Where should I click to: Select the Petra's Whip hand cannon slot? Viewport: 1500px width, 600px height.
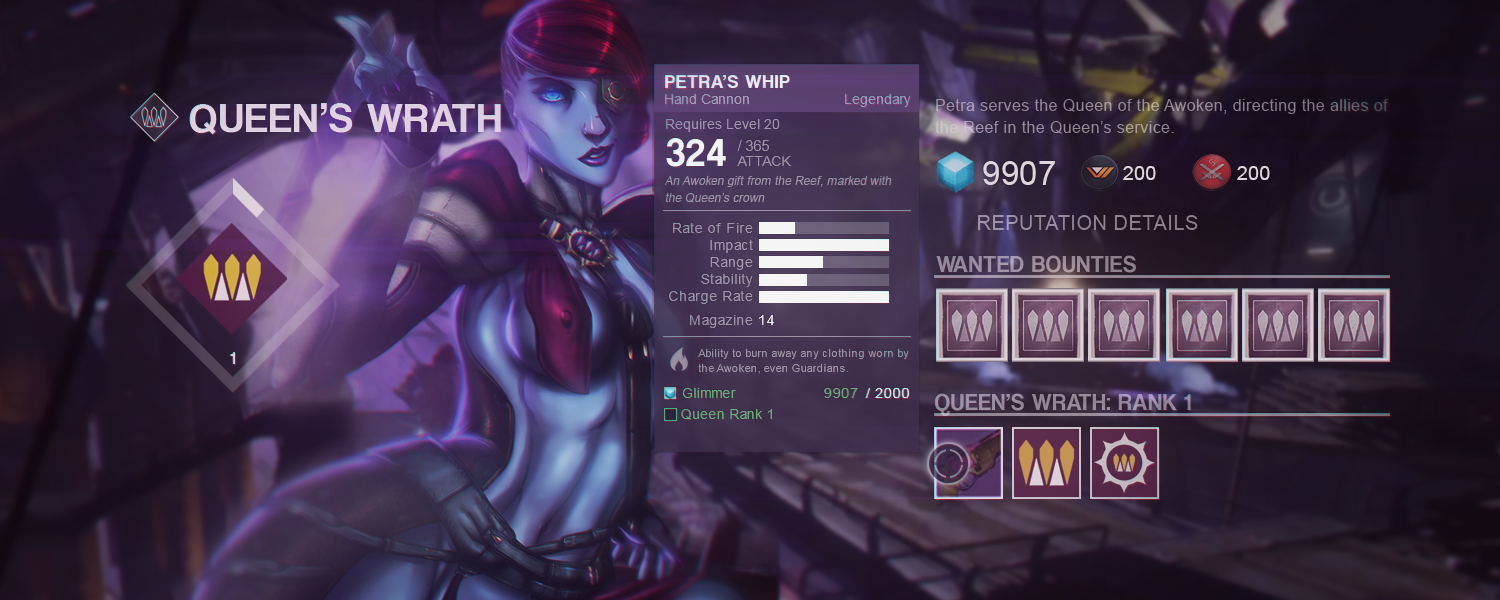point(969,463)
